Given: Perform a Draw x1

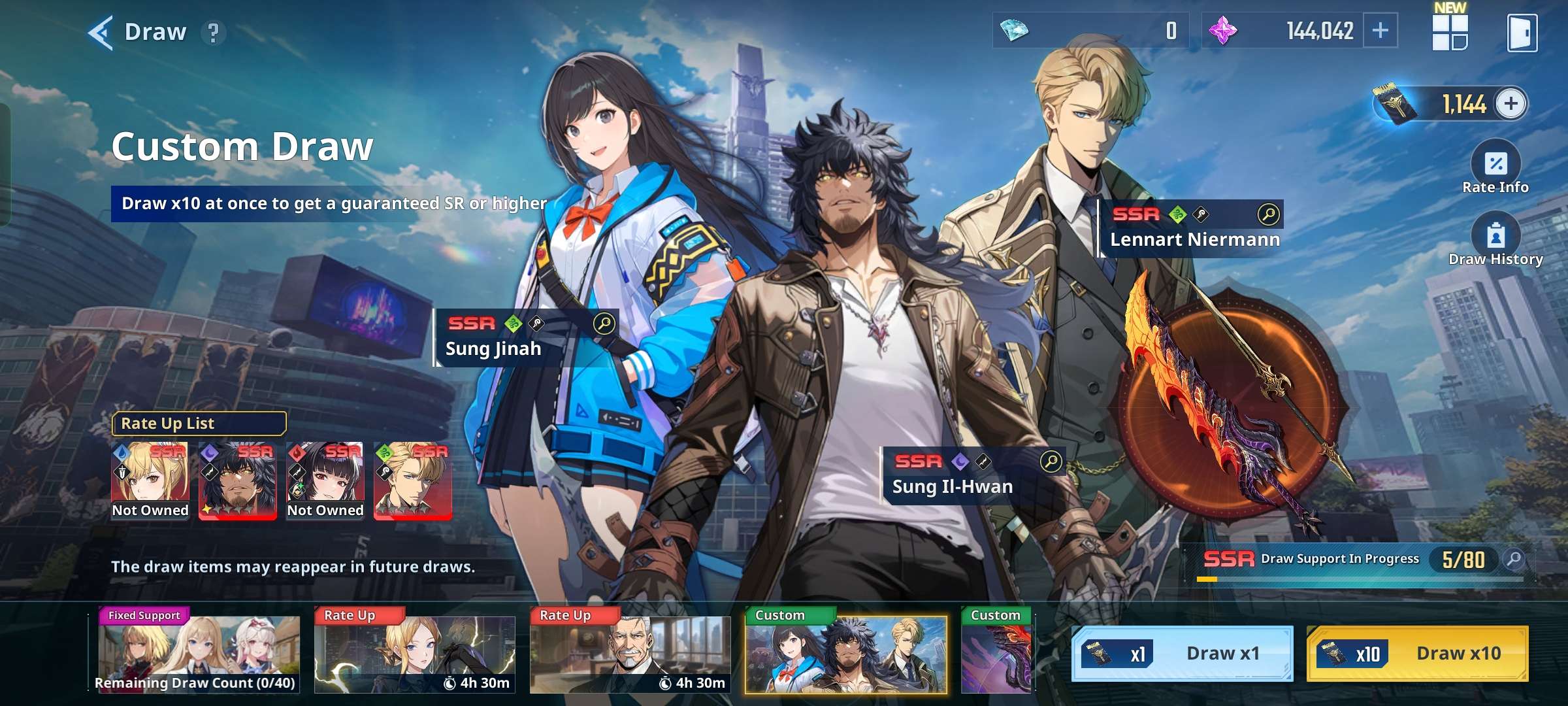Looking at the screenshot, I should click(x=1182, y=653).
